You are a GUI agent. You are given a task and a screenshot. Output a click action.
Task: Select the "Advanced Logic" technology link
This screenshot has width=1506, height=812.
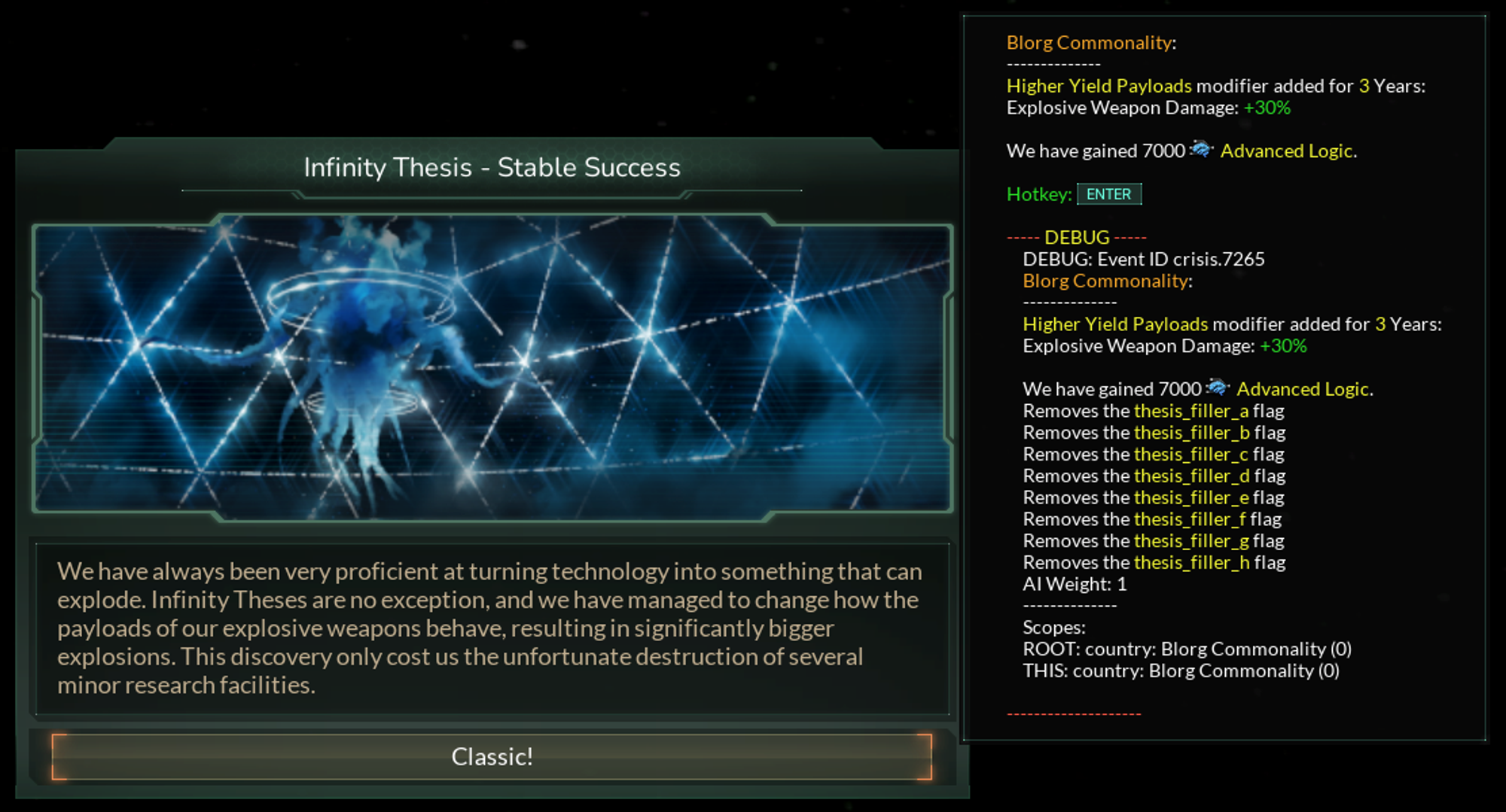coord(1288,151)
